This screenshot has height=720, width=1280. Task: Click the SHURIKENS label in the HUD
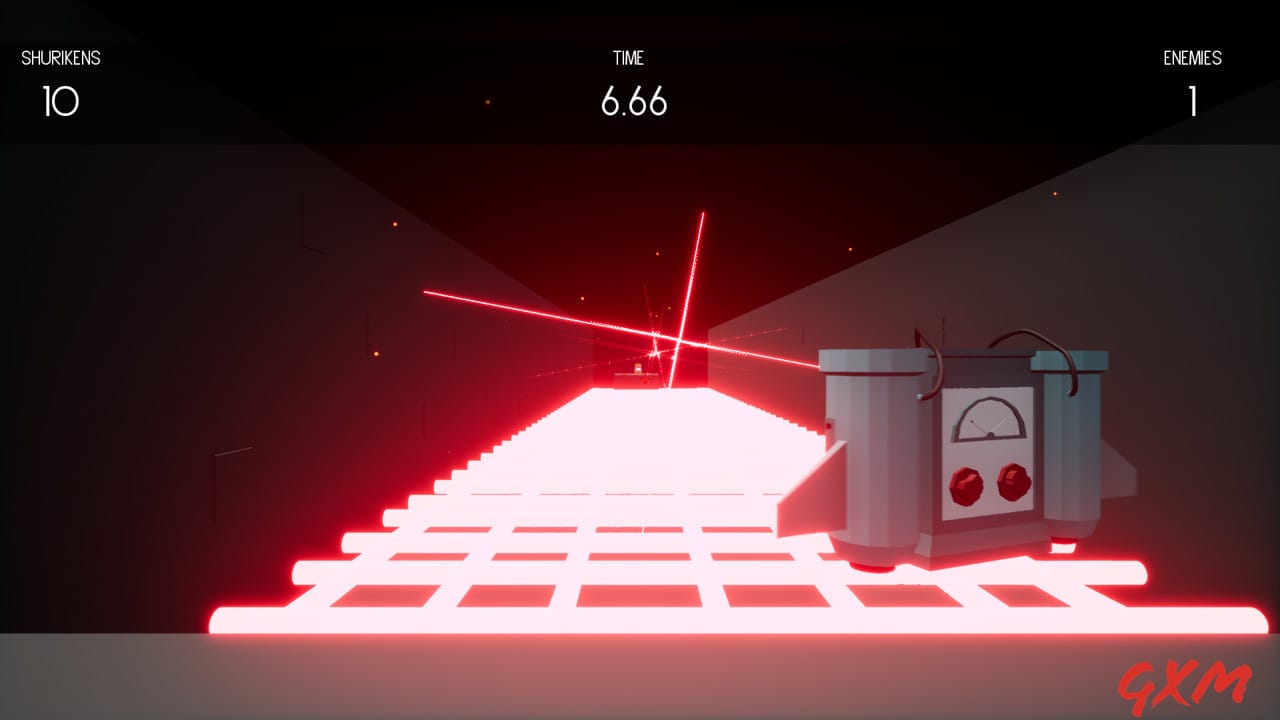(60, 58)
